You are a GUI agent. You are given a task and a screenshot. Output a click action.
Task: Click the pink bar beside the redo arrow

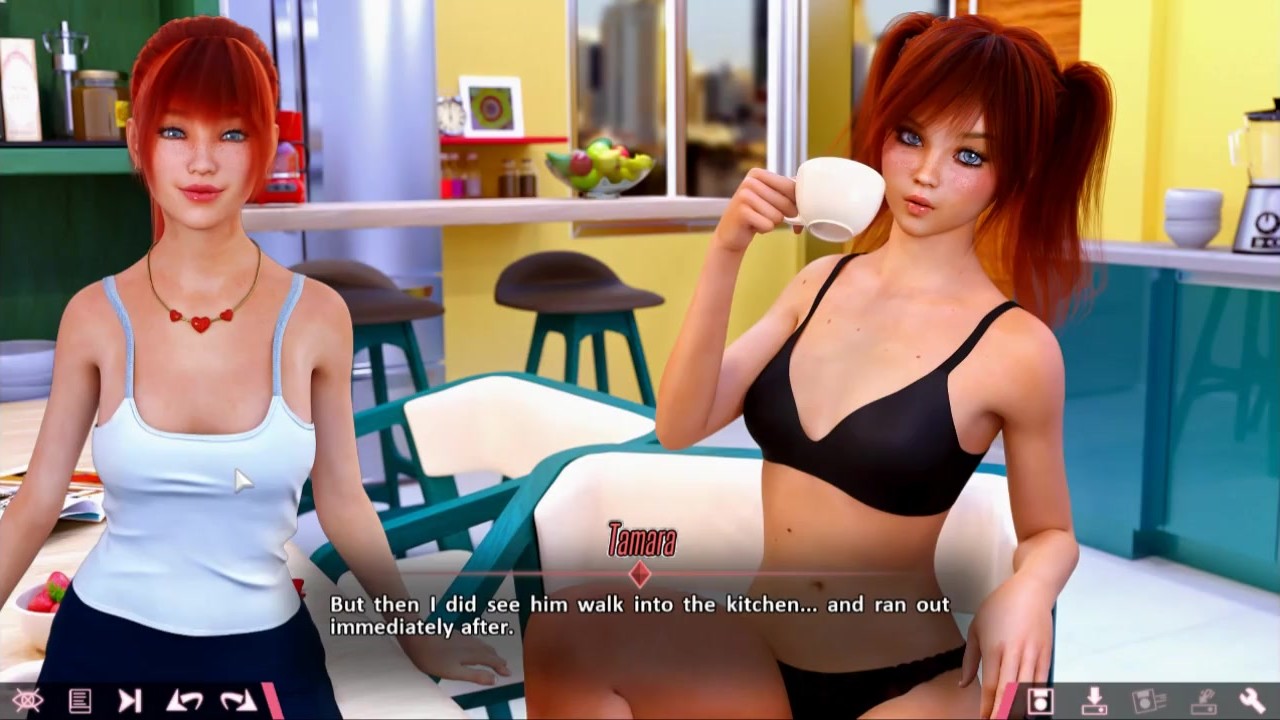pos(272,700)
